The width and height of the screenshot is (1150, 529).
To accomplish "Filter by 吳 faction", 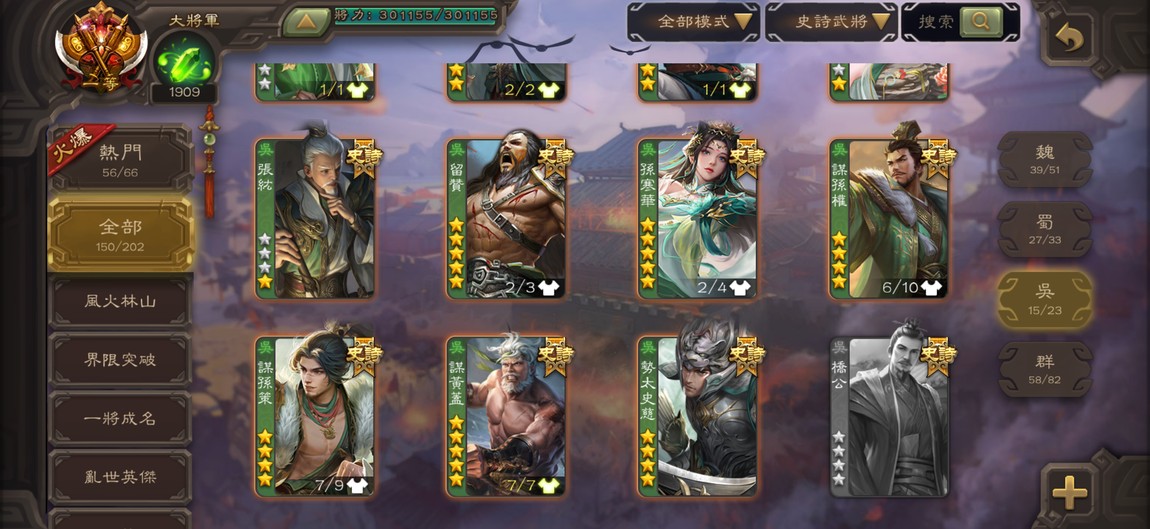I will pyautogui.click(x=1045, y=299).
